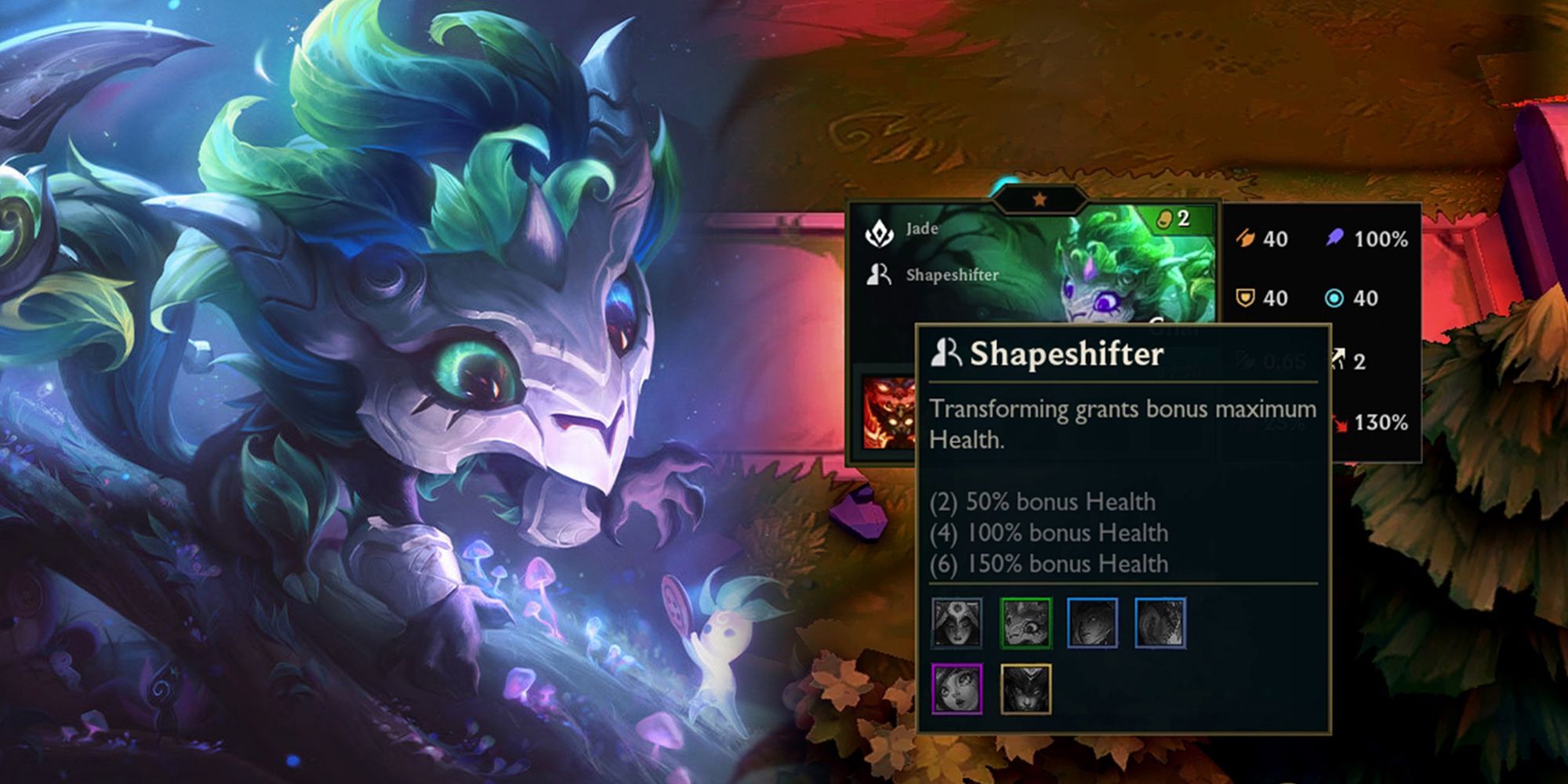Select the gold armor shield icon
Viewport: 1568px width, 784px height.
point(1245,298)
